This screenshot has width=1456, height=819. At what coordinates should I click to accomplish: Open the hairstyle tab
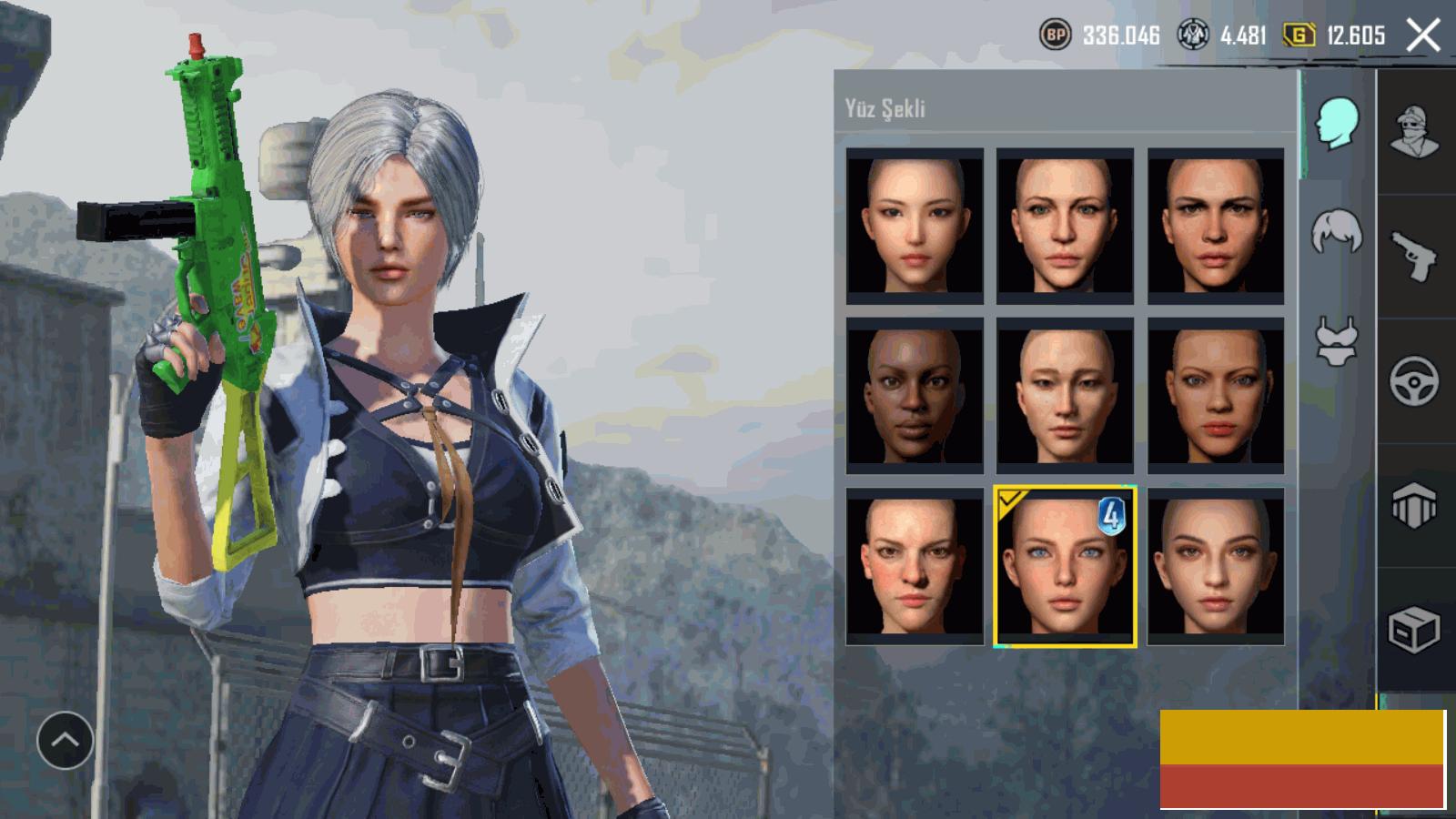pos(1337,233)
